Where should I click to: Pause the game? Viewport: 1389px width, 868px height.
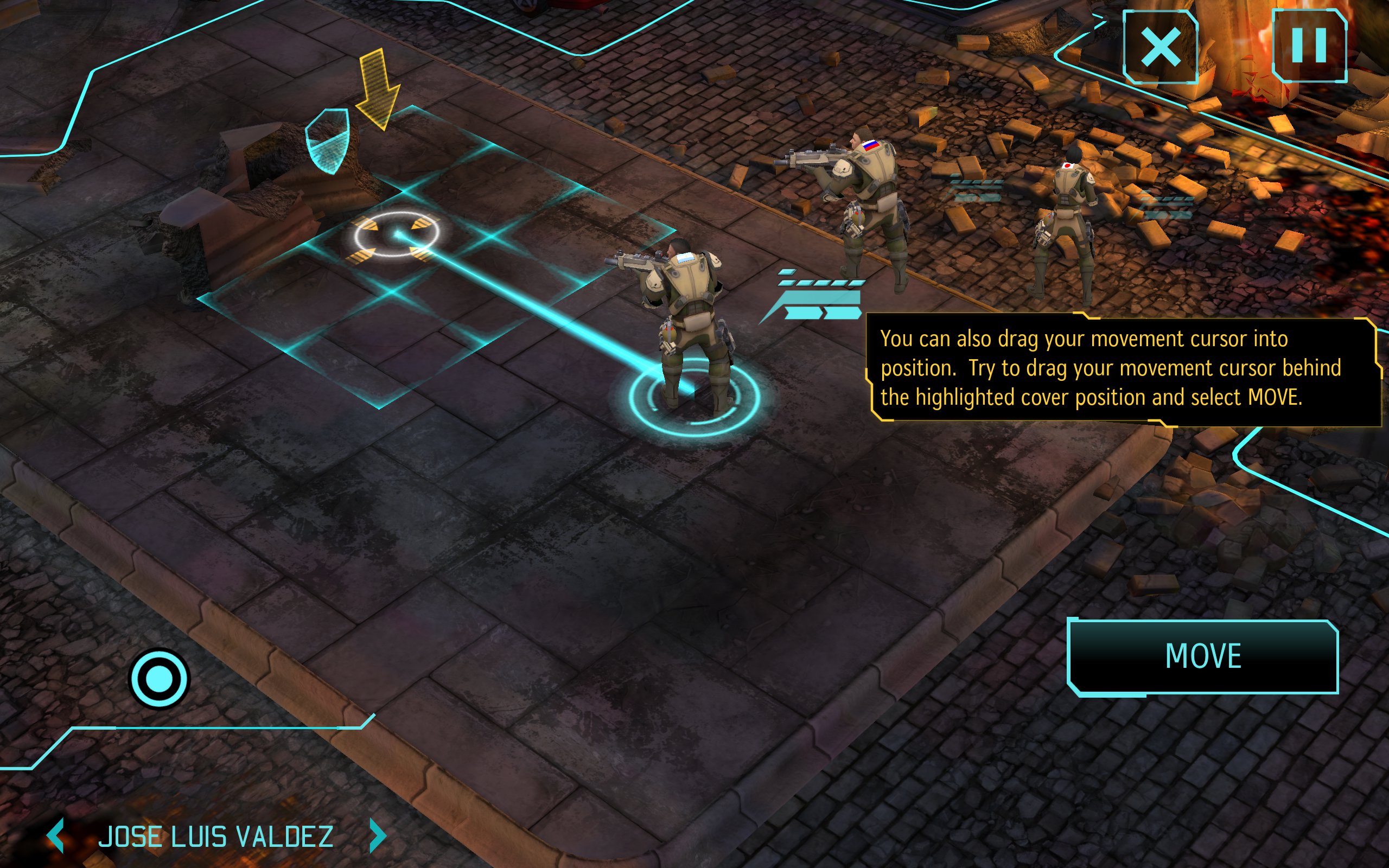tap(1309, 46)
